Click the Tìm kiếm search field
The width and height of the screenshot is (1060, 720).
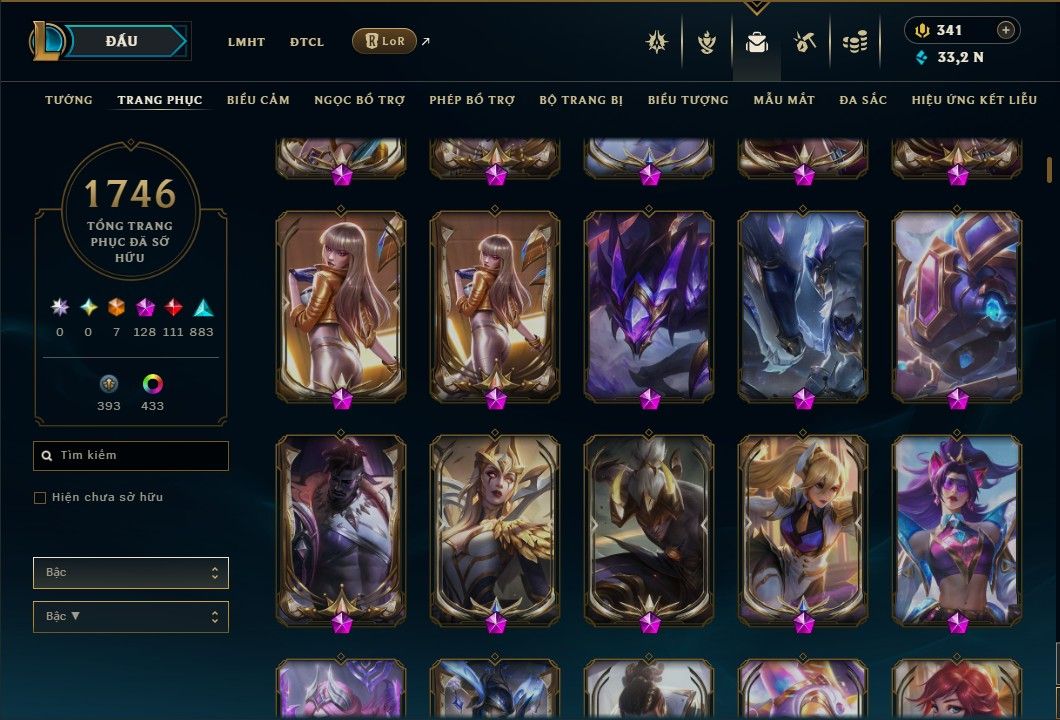click(x=131, y=456)
